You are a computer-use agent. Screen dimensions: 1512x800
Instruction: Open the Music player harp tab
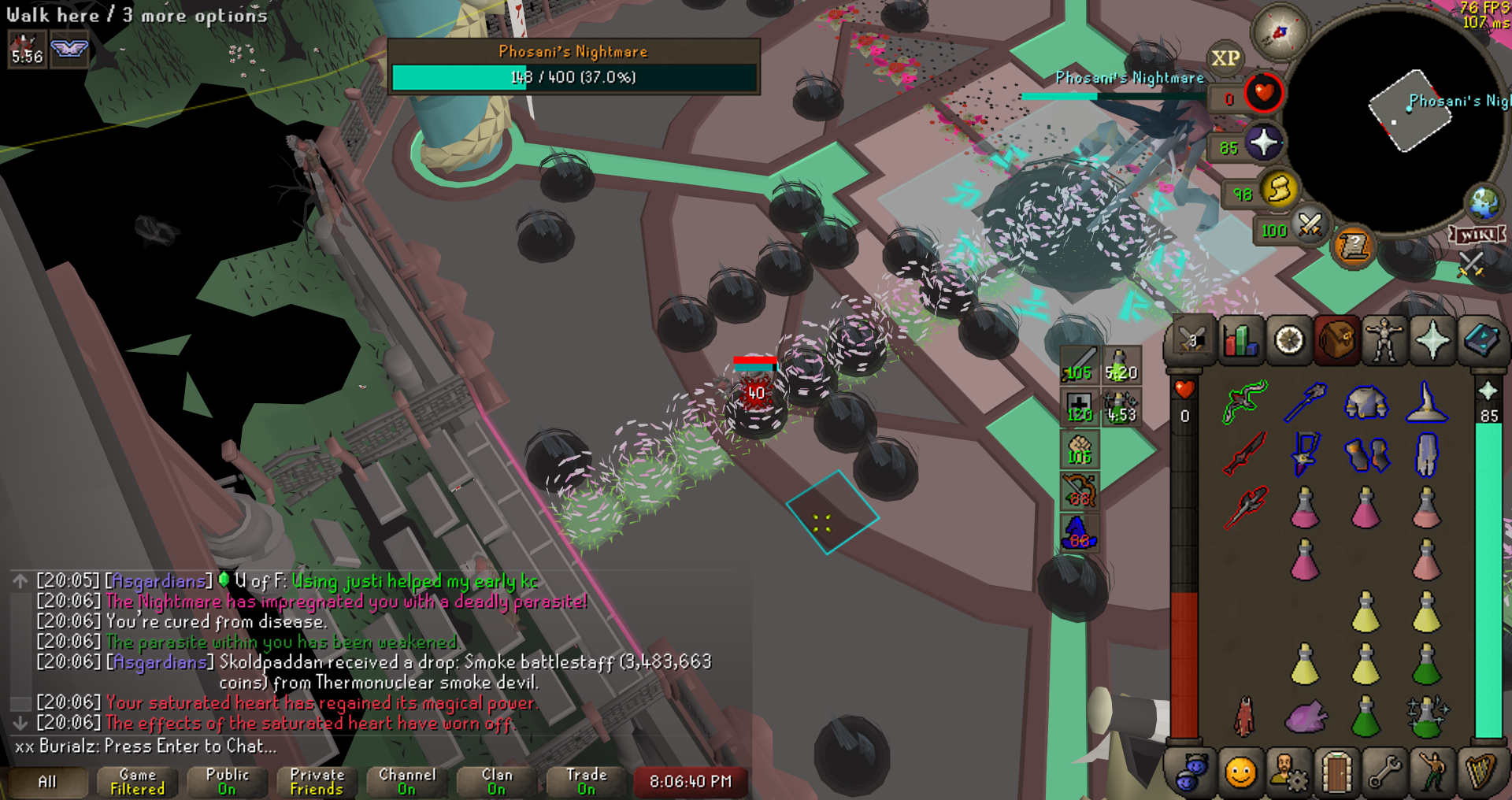pos(1480,773)
